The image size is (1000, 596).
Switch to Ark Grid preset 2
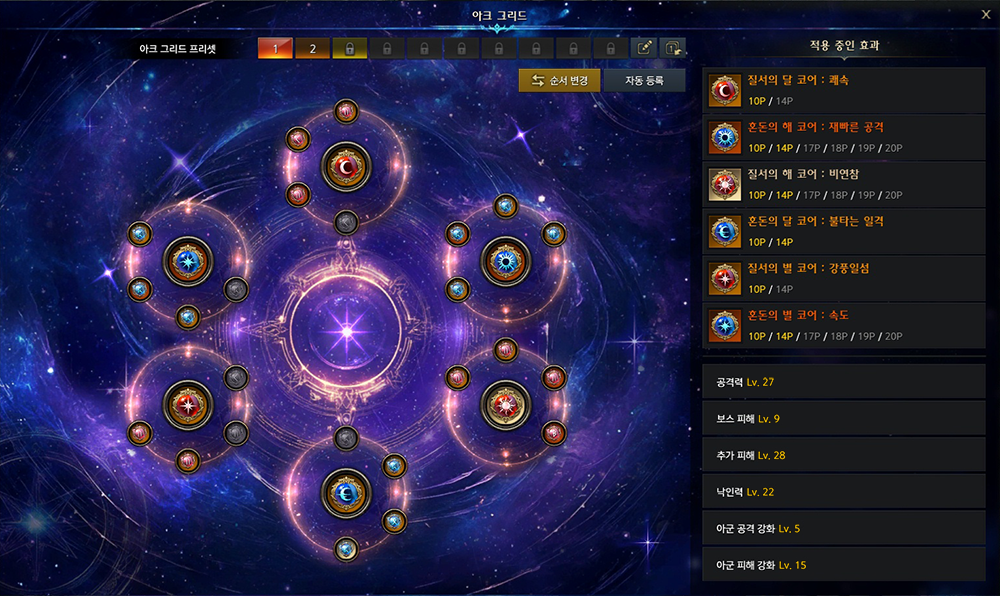point(312,48)
